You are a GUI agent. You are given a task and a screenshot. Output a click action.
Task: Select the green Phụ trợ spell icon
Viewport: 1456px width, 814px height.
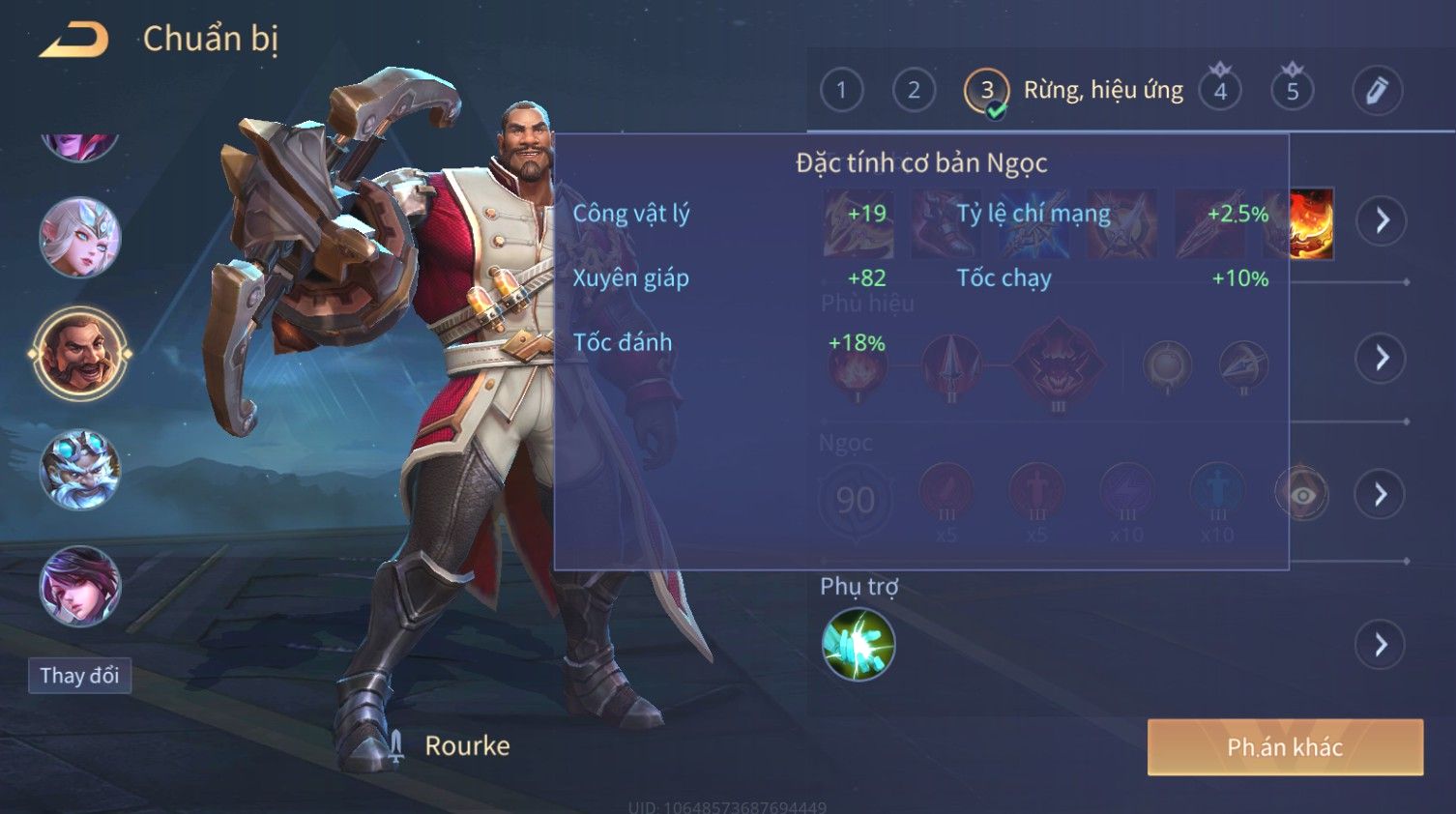pyautogui.click(x=858, y=645)
